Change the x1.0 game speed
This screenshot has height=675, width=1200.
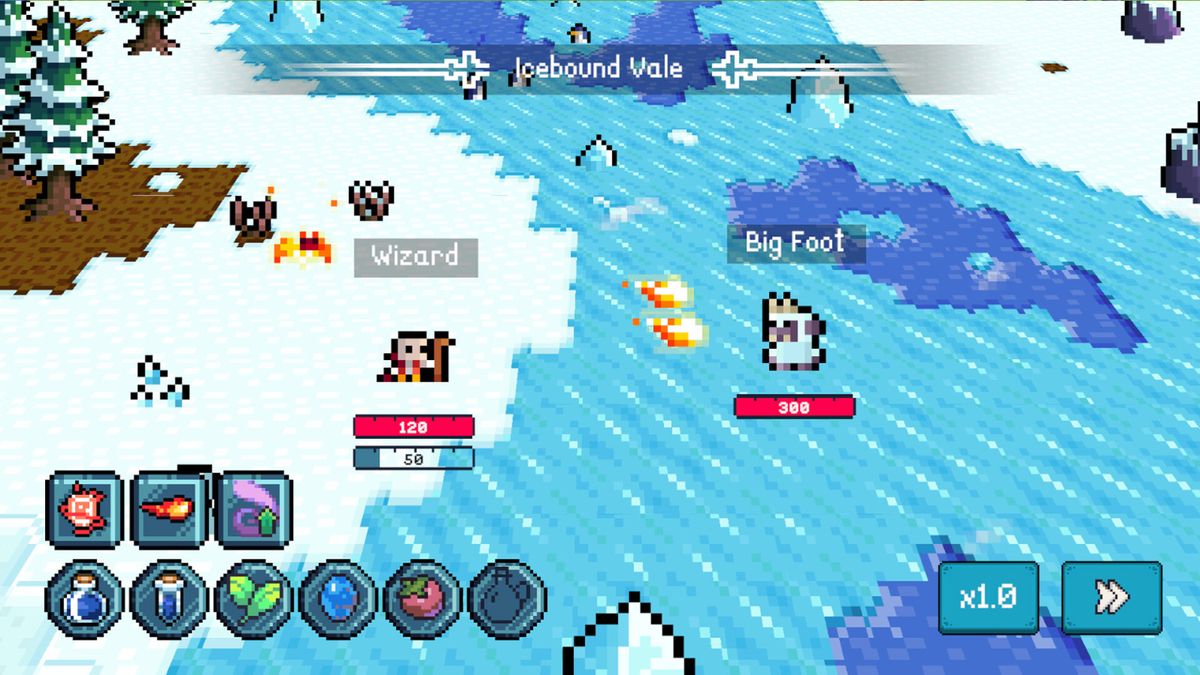coord(988,597)
